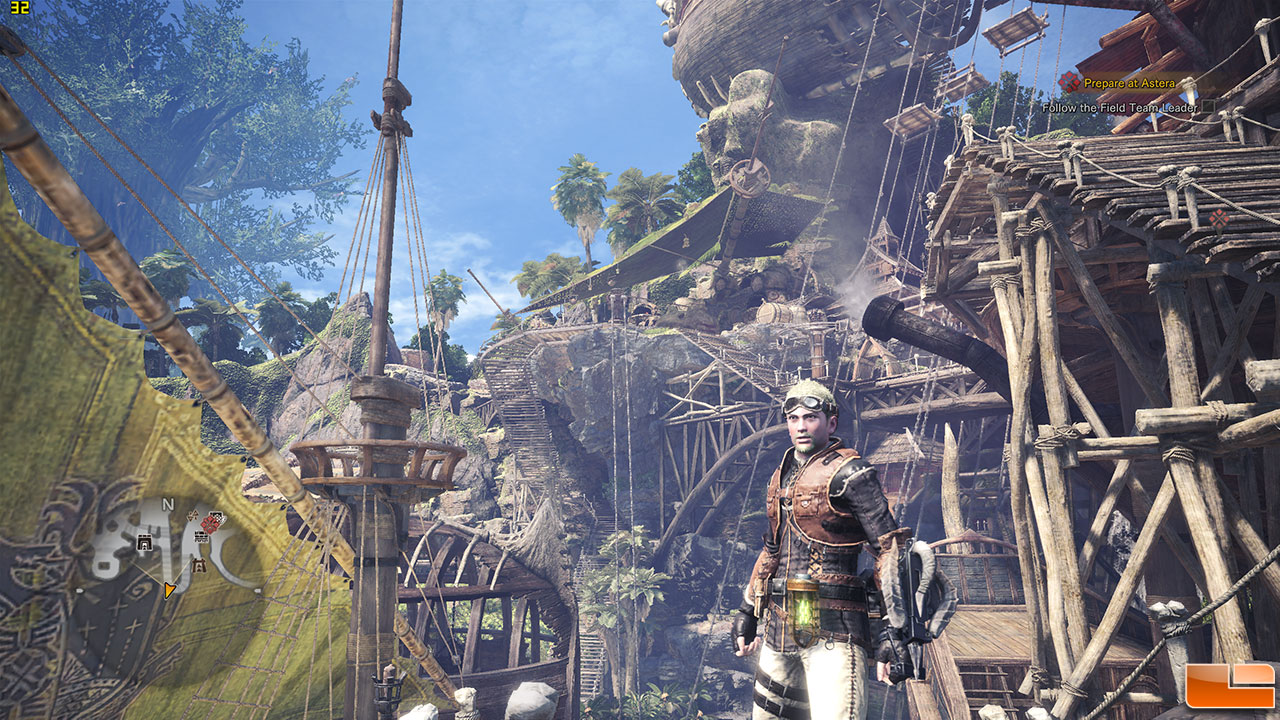Tick the Follow the Field Team Leader checkbox
1280x720 pixels.
tap(1209, 106)
